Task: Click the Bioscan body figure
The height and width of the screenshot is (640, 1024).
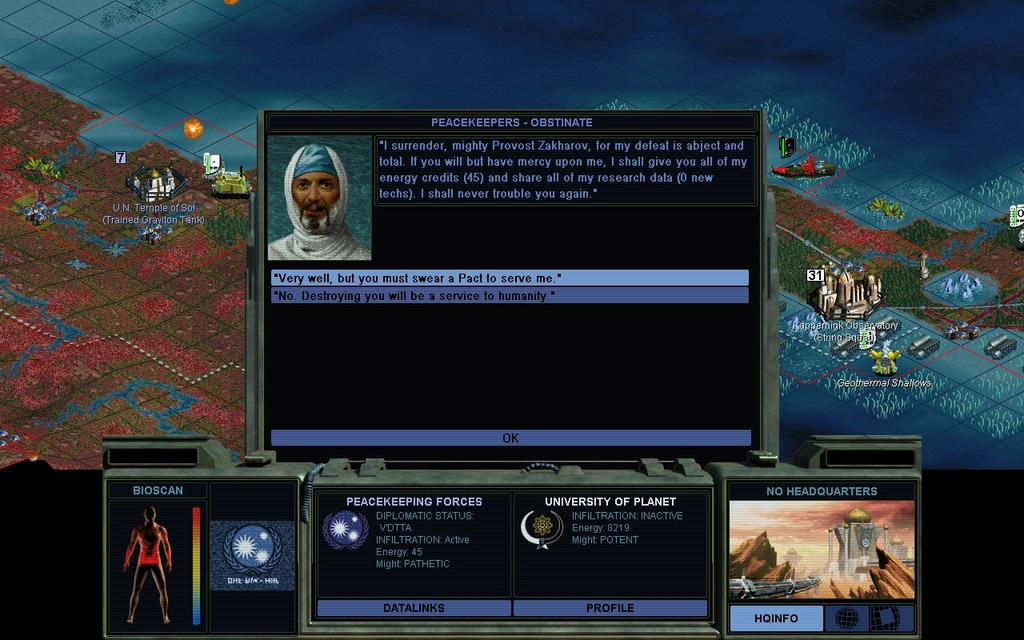Action: coord(148,563)
